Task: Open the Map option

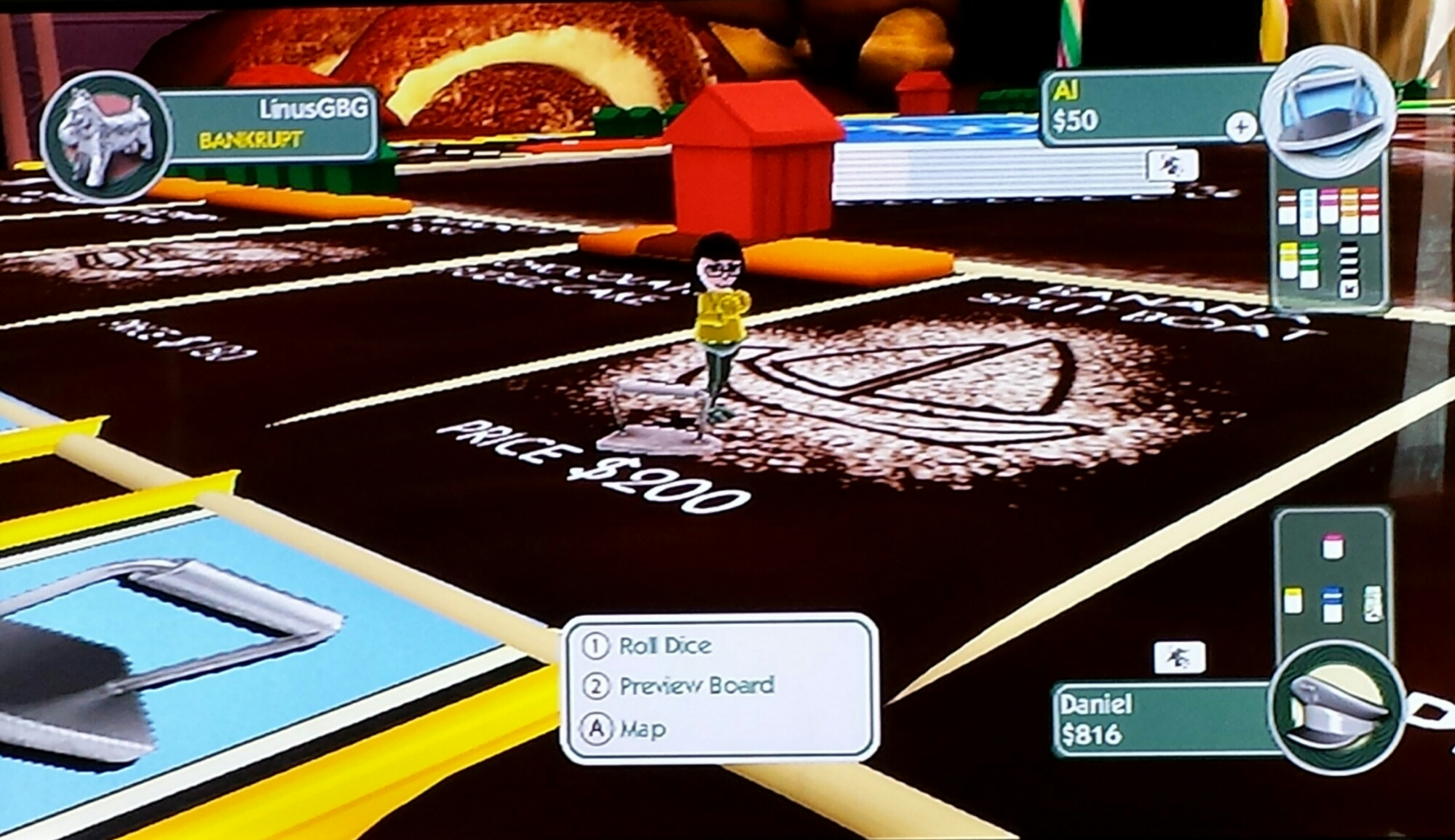Action: coord(641,729)
